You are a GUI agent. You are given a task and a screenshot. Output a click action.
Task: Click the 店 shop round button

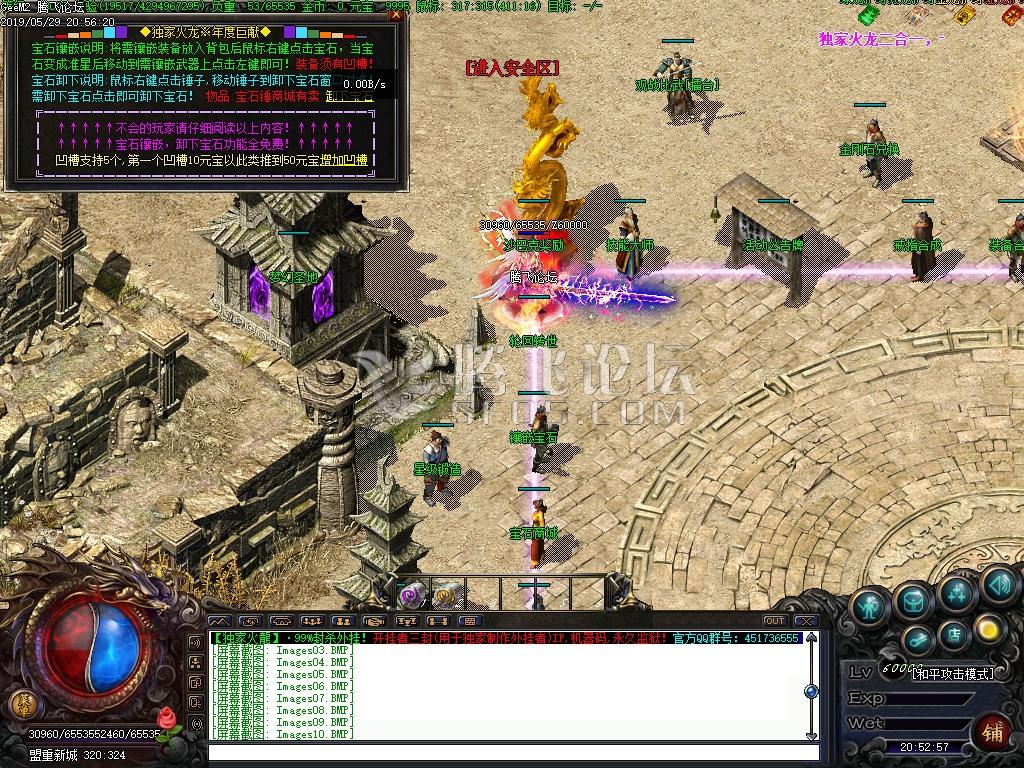[953, 633]
